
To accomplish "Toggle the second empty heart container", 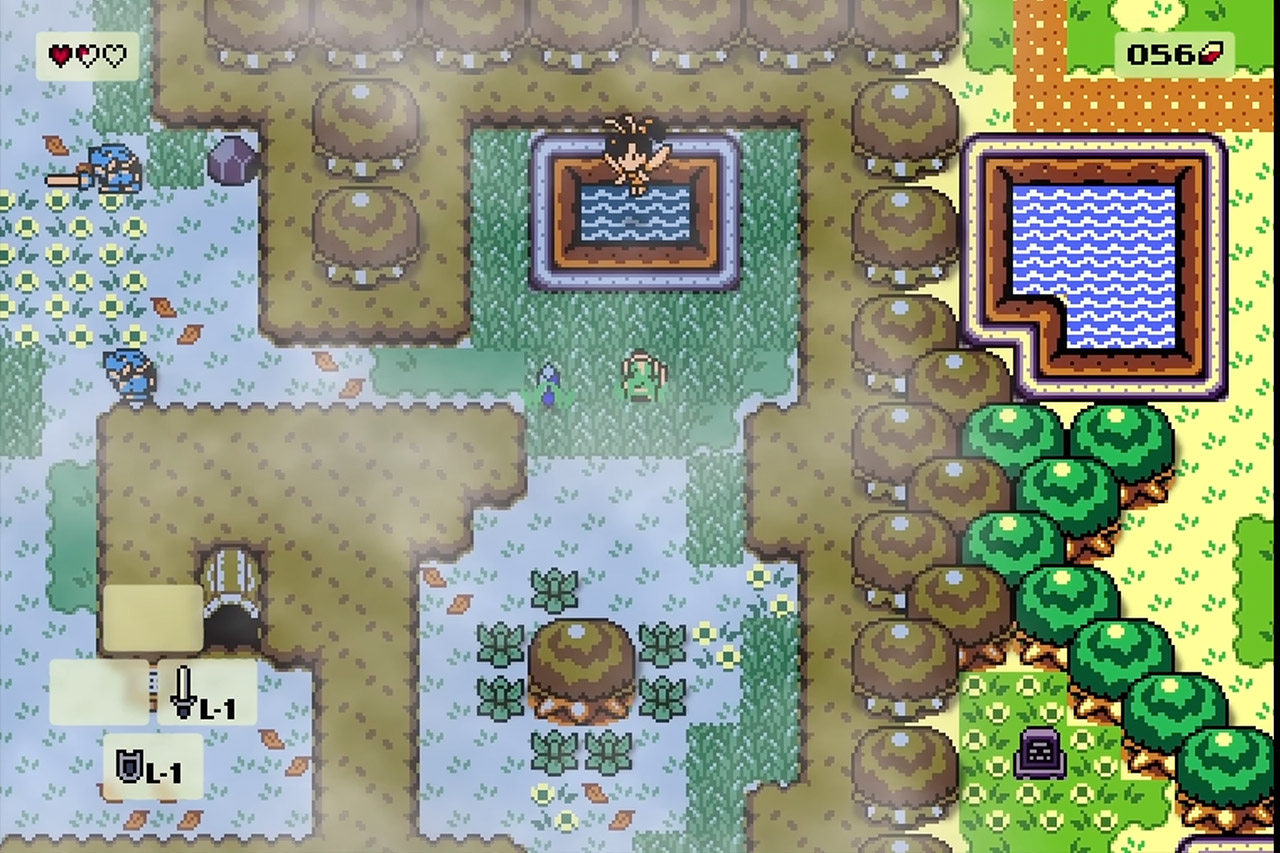I will 112,56.
